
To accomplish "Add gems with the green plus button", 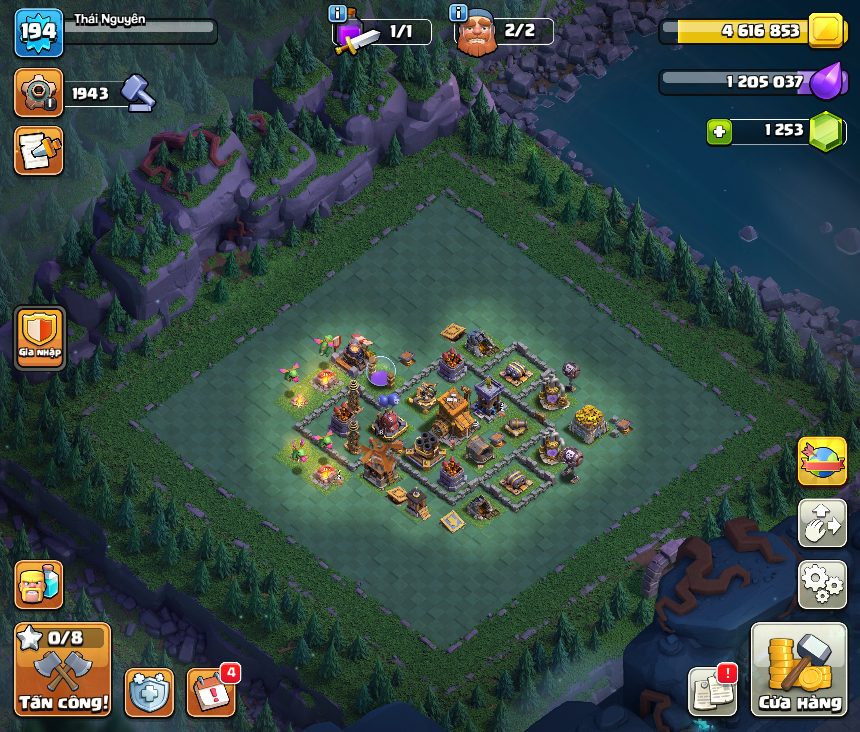I will pyautogui.click(x=719, y=131).
